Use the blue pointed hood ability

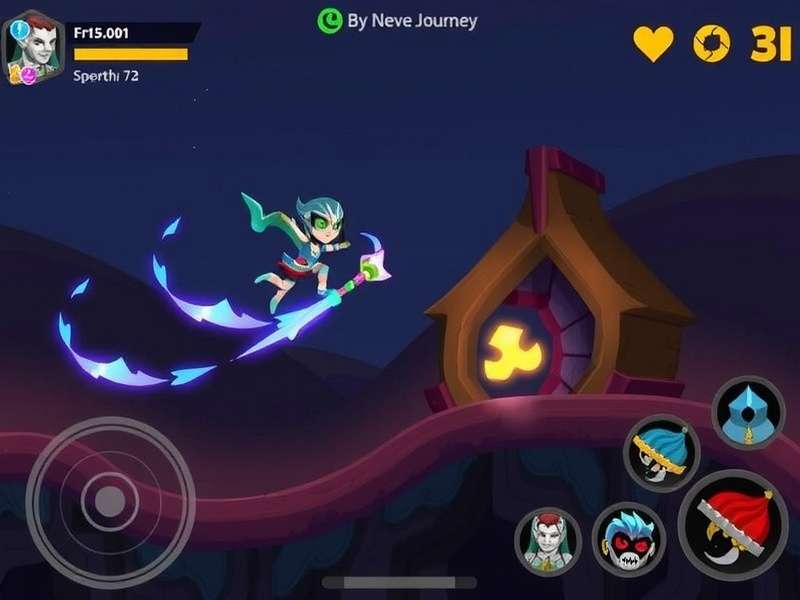748,412
